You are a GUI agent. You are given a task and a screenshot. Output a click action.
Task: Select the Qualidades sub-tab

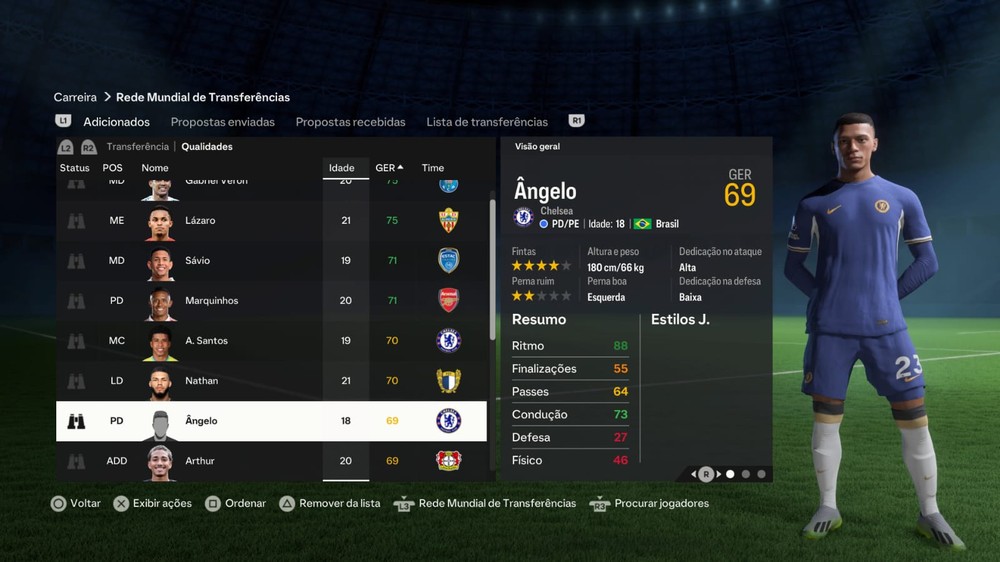tap(207, 147)
